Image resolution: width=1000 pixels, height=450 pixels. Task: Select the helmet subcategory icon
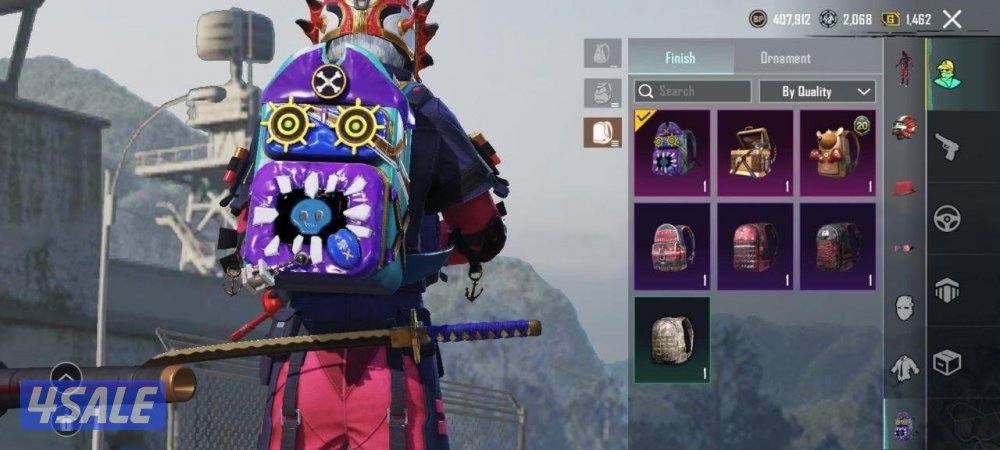pyautogui.click(x=905, y=126)
